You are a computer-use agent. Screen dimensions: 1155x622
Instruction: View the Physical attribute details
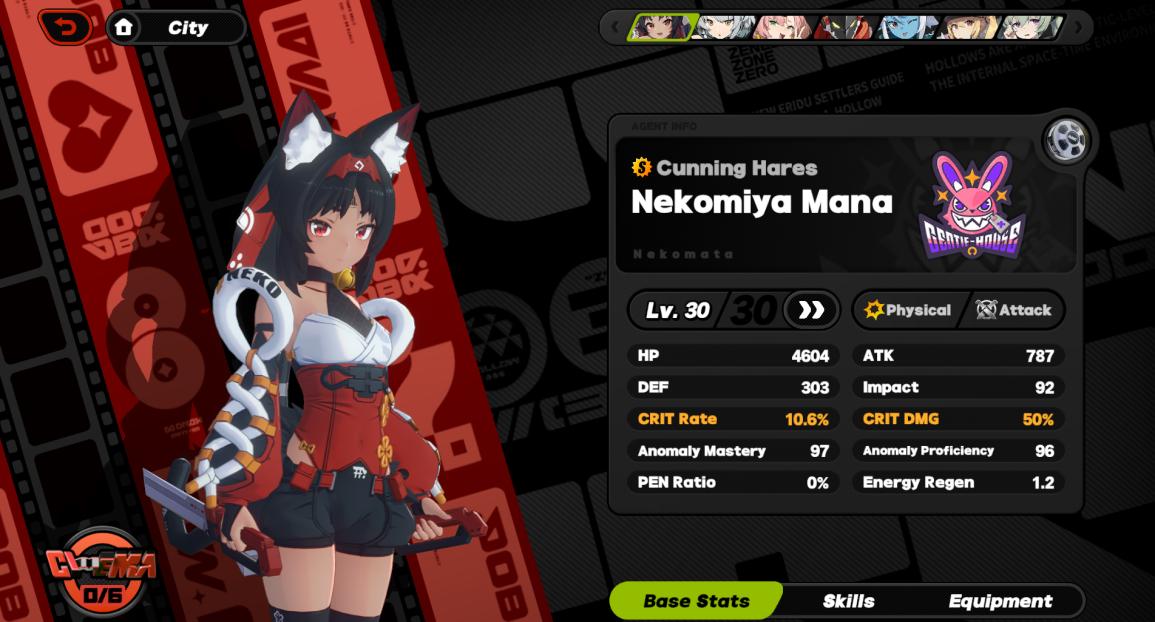908,310
